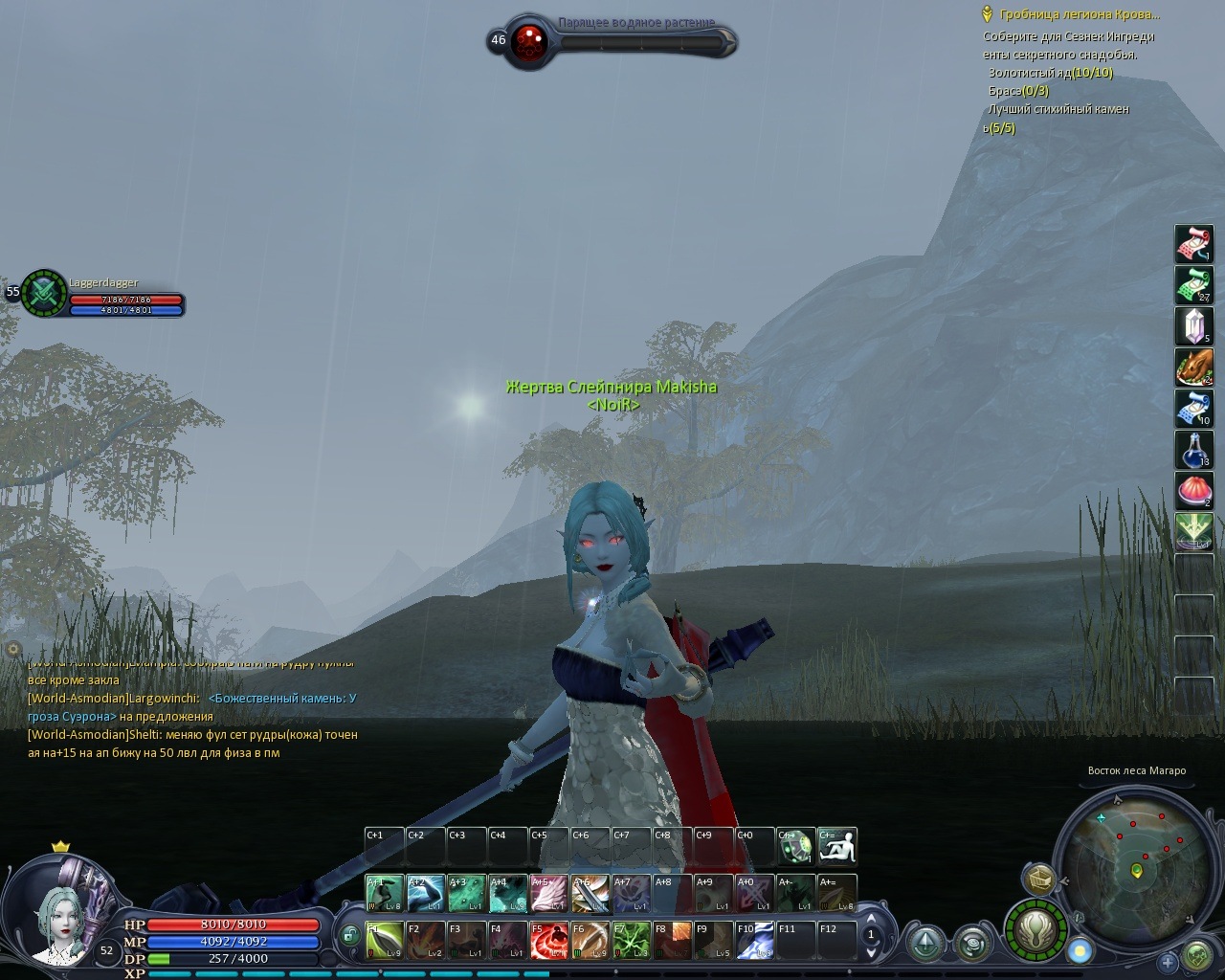Trigger the F1 green blade skill
The height and width of the screenshot is (980, 1225).
tap(385, 941)
